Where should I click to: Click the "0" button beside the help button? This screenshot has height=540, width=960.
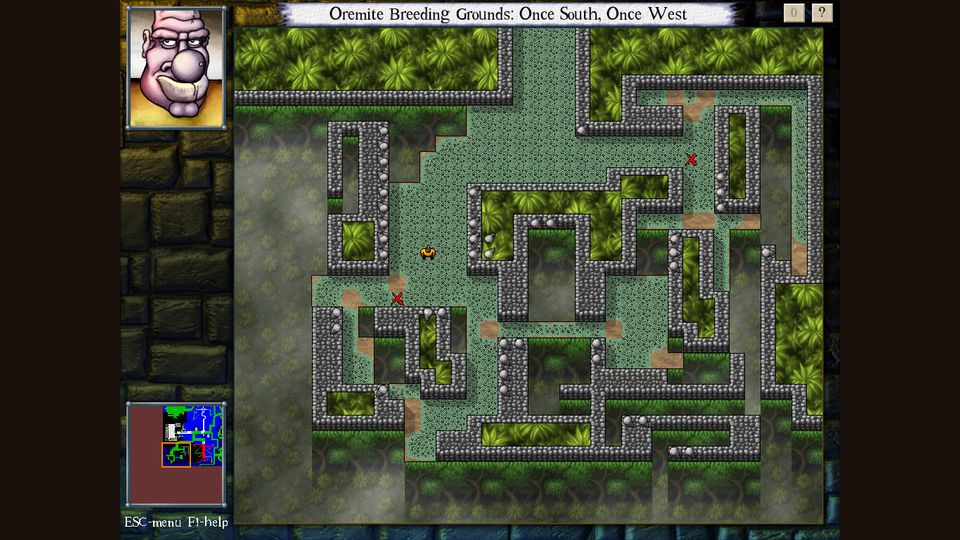point(794,13)
